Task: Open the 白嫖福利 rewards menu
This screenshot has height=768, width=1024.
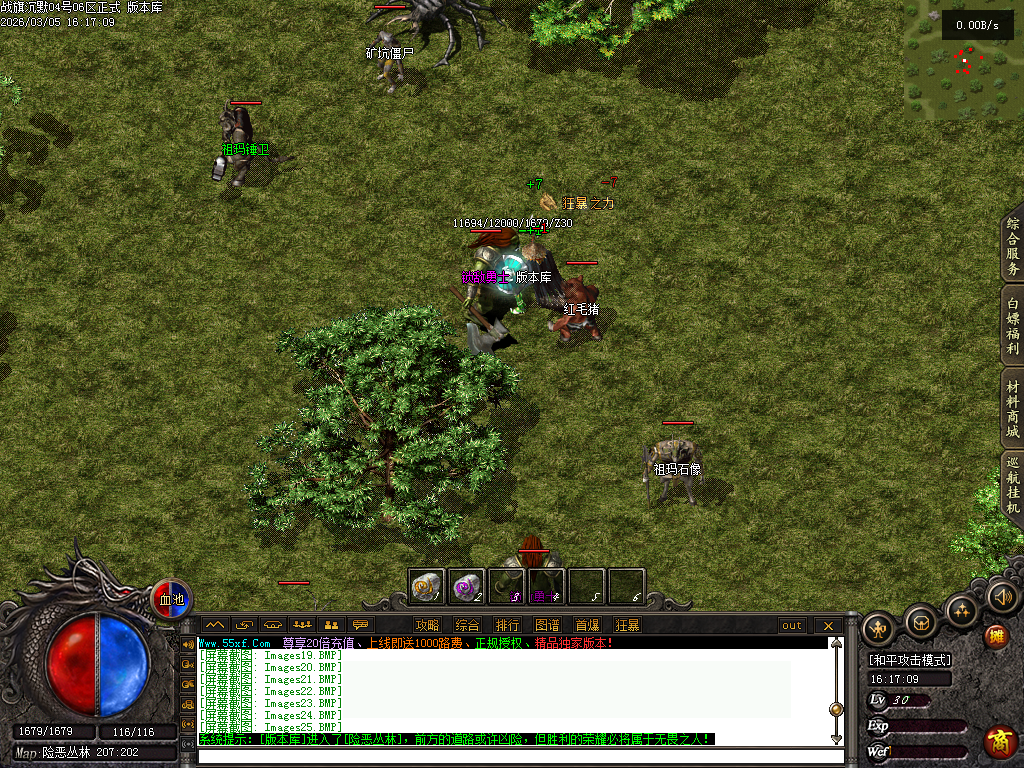Action: pyautogui.click(x=1012, y=327)
